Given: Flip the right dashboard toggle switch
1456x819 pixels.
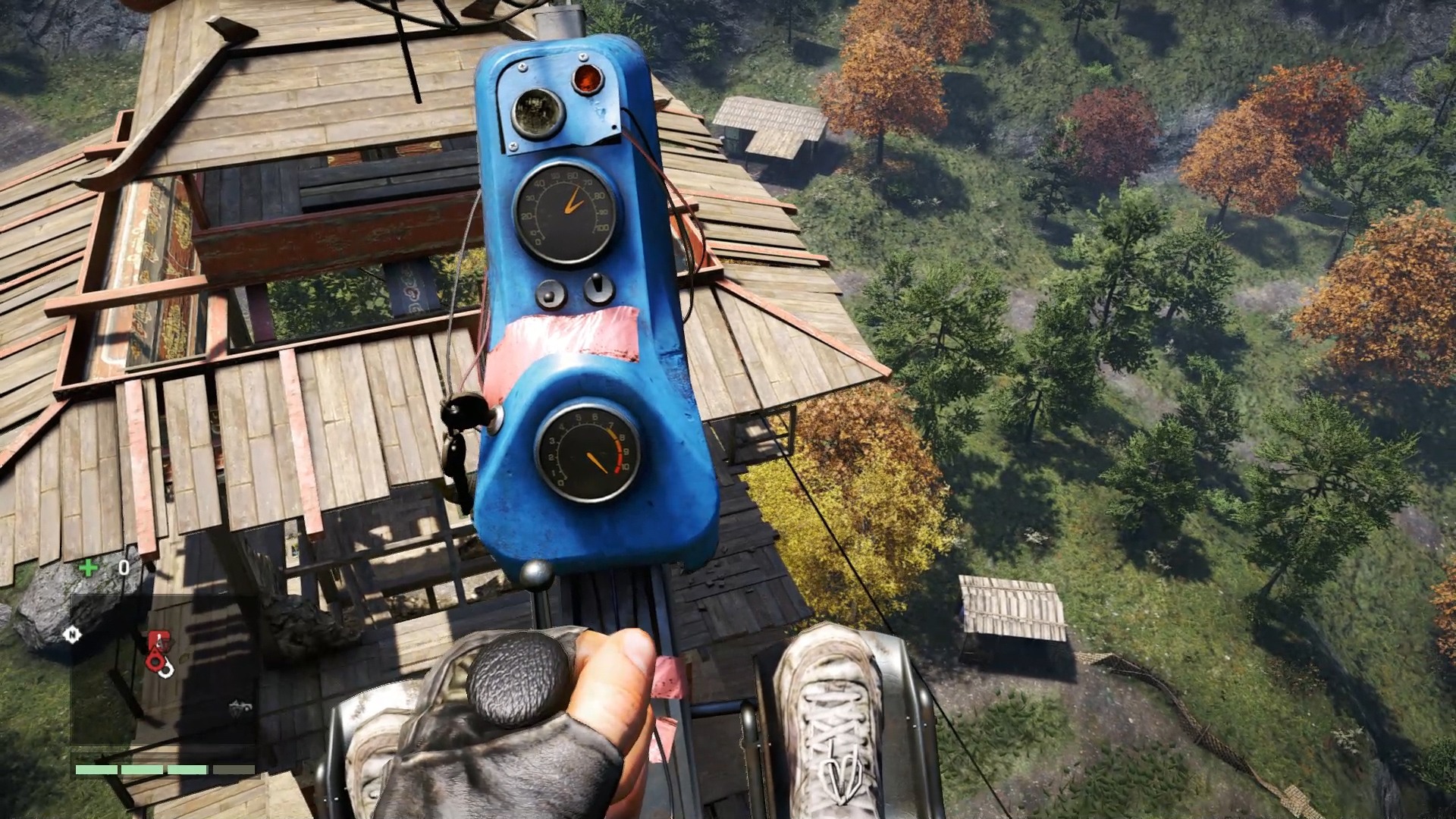Looking at the screenshot, I should pos(599,287).
